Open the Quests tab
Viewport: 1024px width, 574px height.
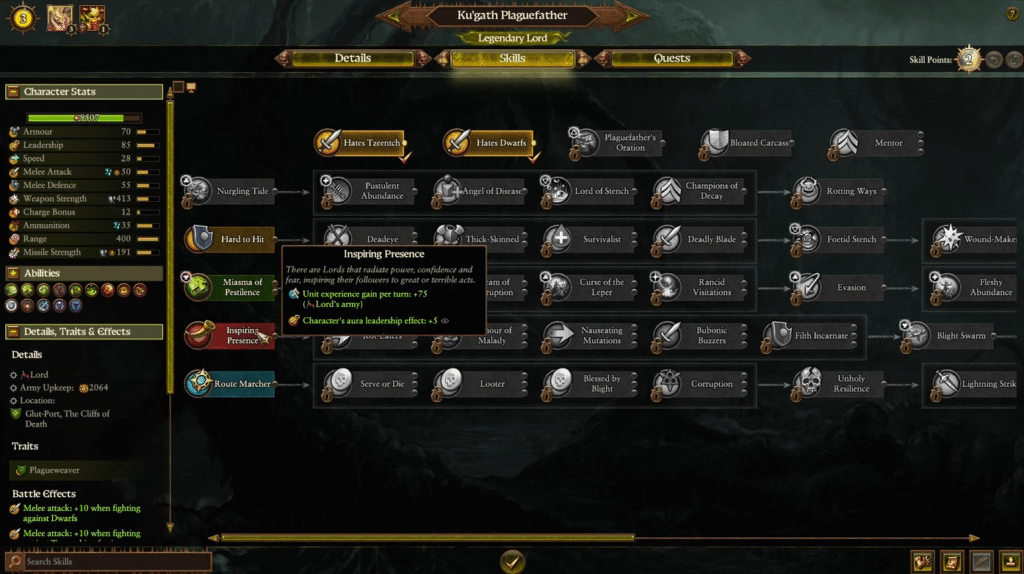click(x=671, y=58)
